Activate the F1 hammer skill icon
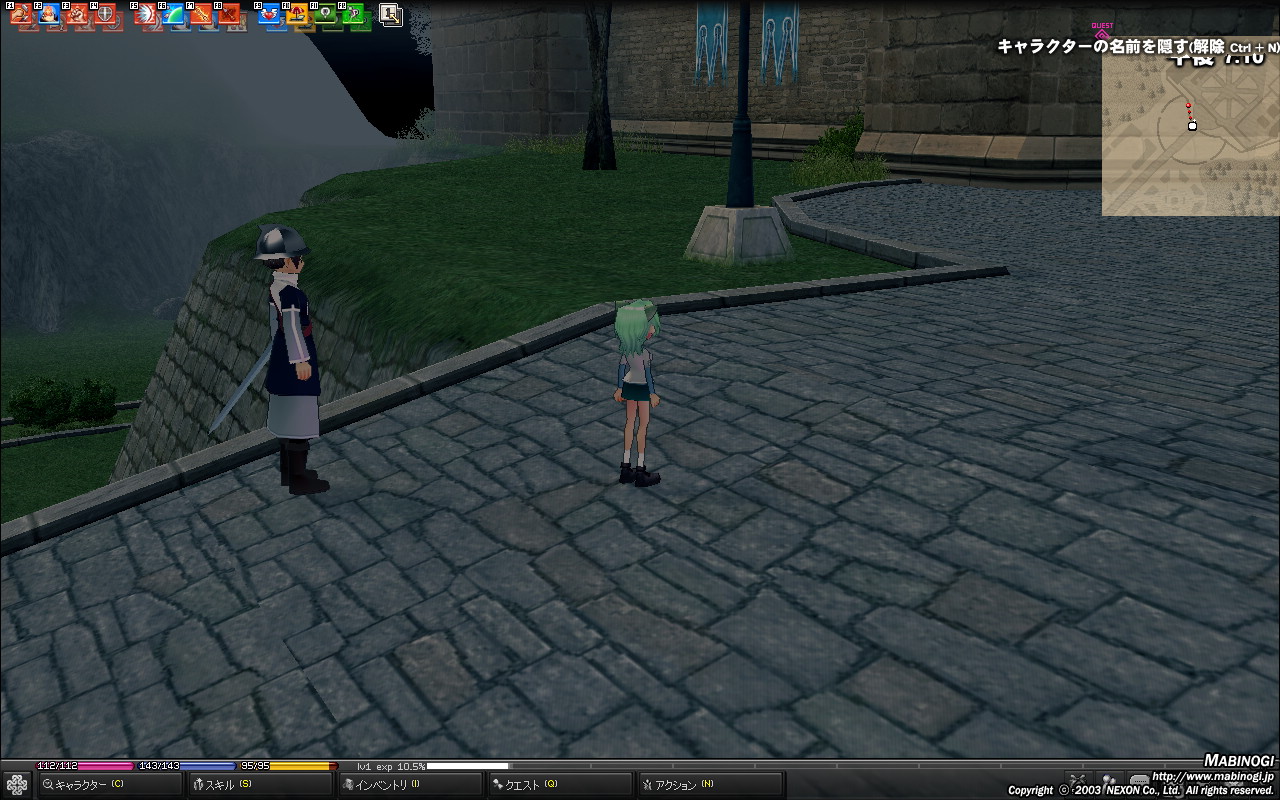This screenshot has height=800, width=1280. (22, 15)
